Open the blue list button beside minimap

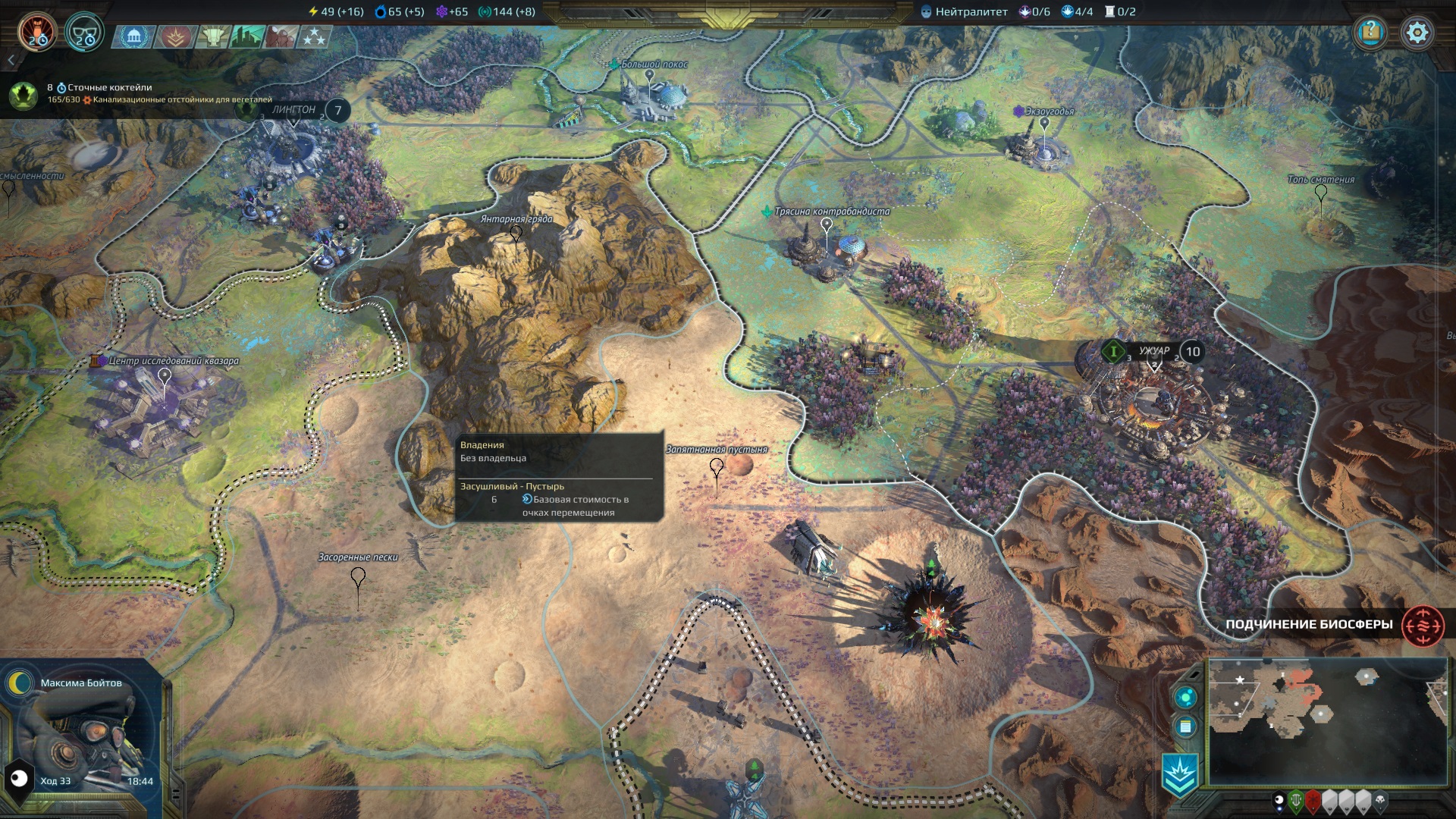pos(1185,727)
